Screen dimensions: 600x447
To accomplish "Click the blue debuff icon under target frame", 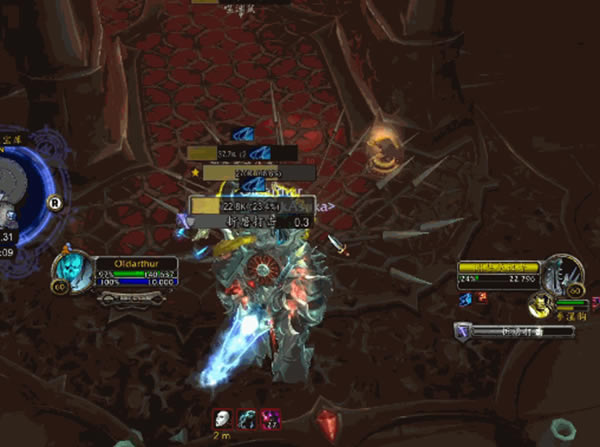I will [x=466, y=297].
